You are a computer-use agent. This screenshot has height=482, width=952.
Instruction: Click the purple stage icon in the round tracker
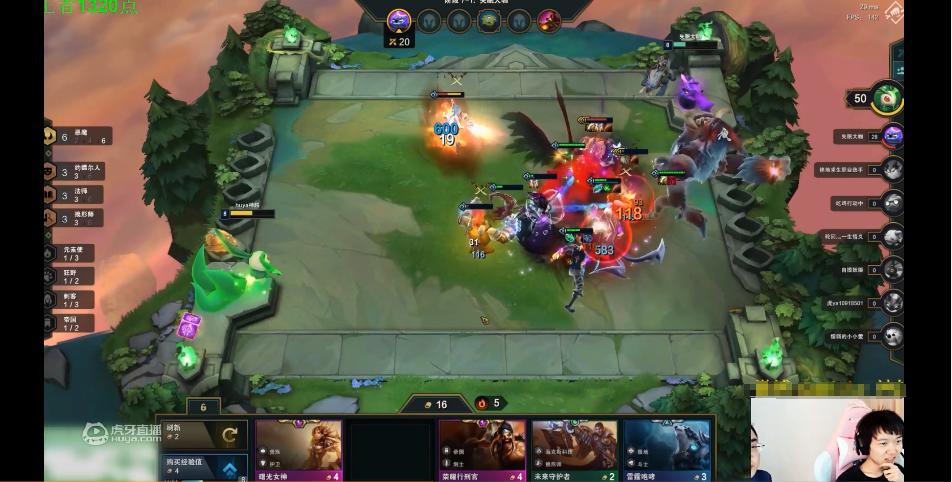399,20
